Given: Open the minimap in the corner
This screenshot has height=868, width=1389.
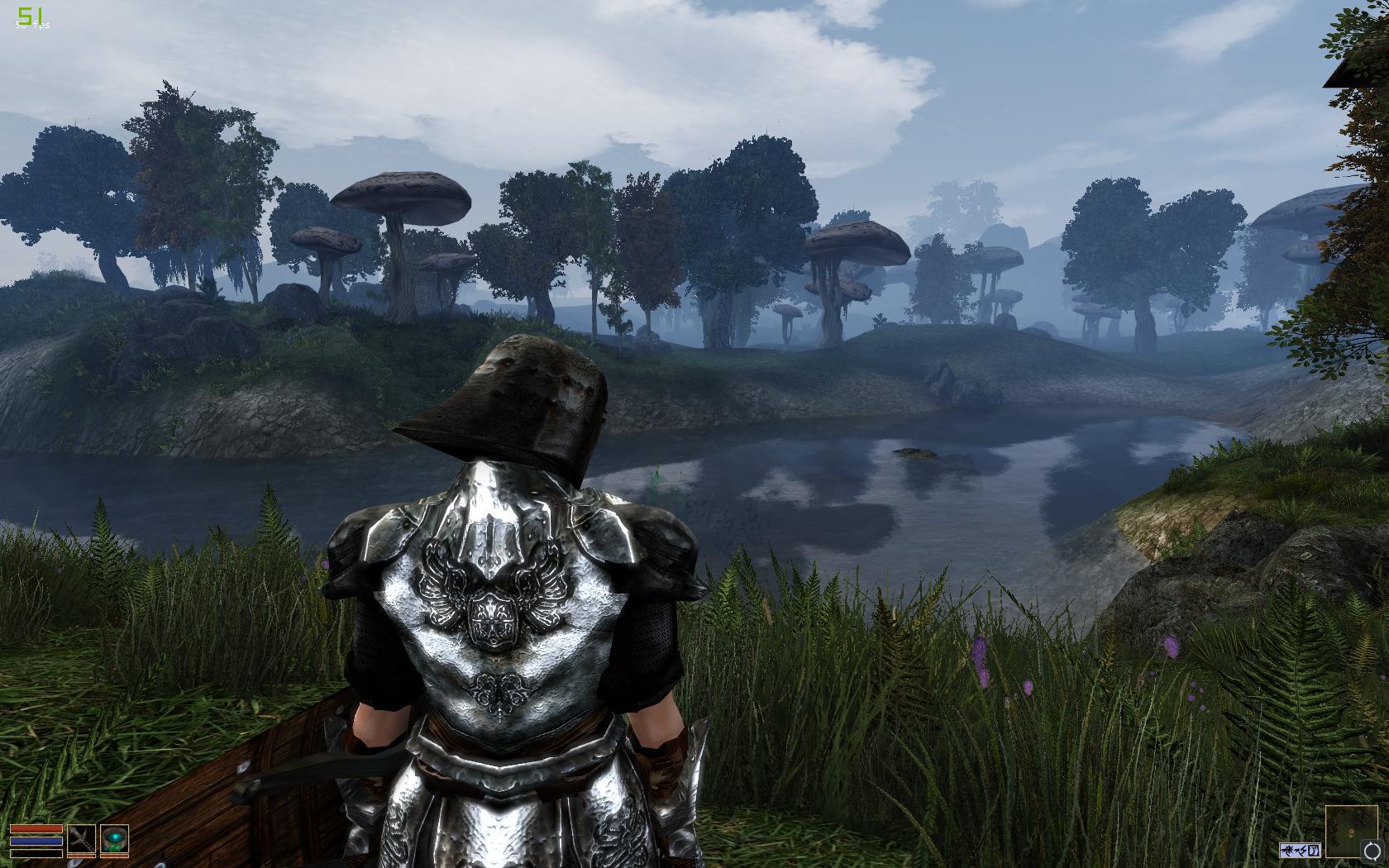Looking at the screenshot, I should point(1351,831).
